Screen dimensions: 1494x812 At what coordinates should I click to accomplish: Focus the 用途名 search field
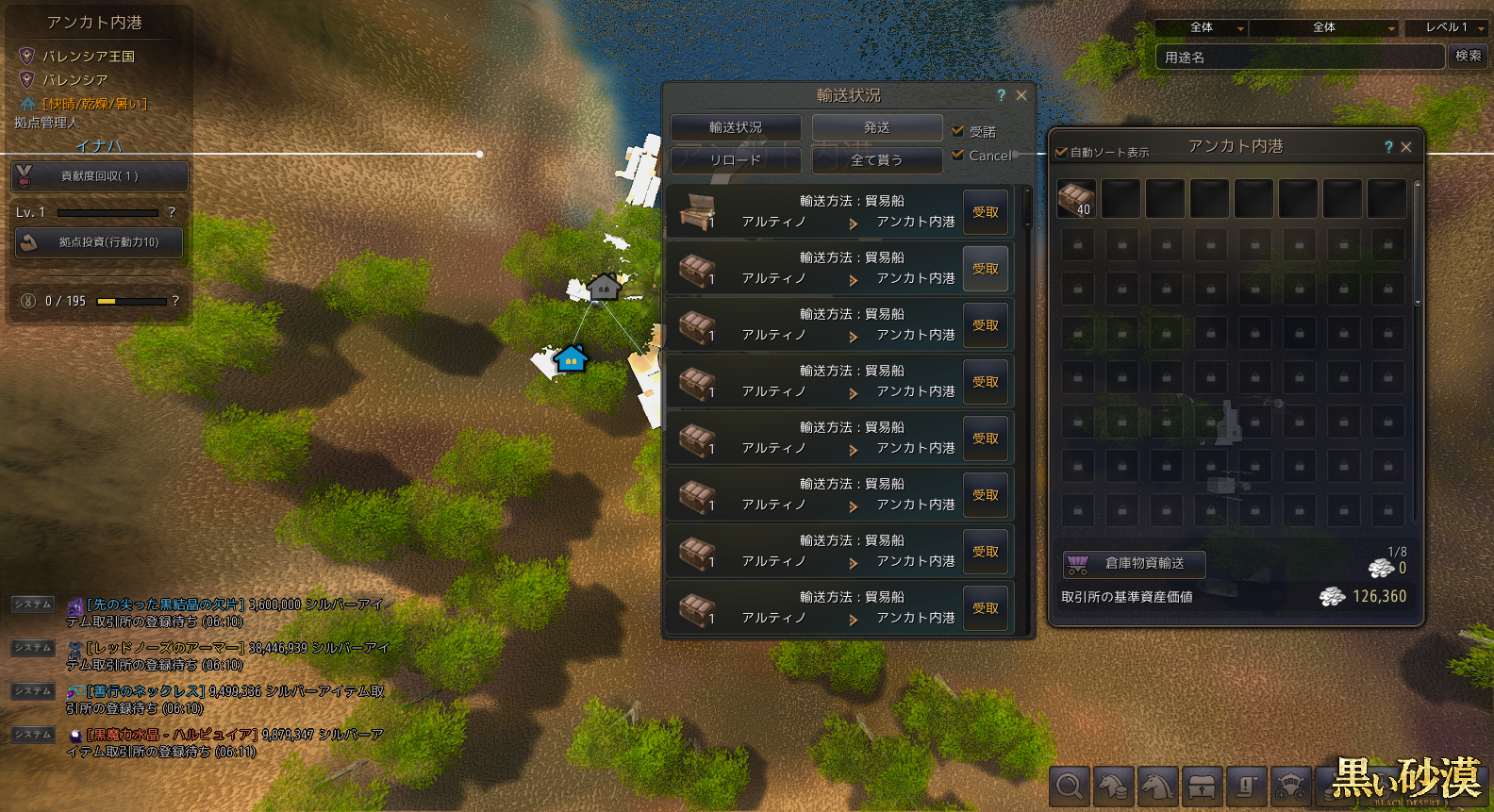click(x=1300, y=58)
